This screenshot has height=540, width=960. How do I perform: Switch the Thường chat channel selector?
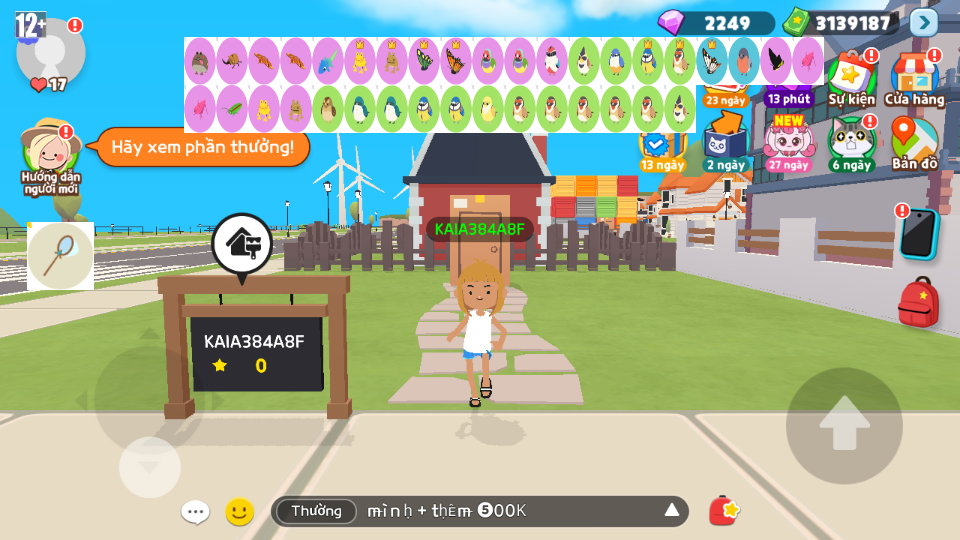(x=316, y=511)
